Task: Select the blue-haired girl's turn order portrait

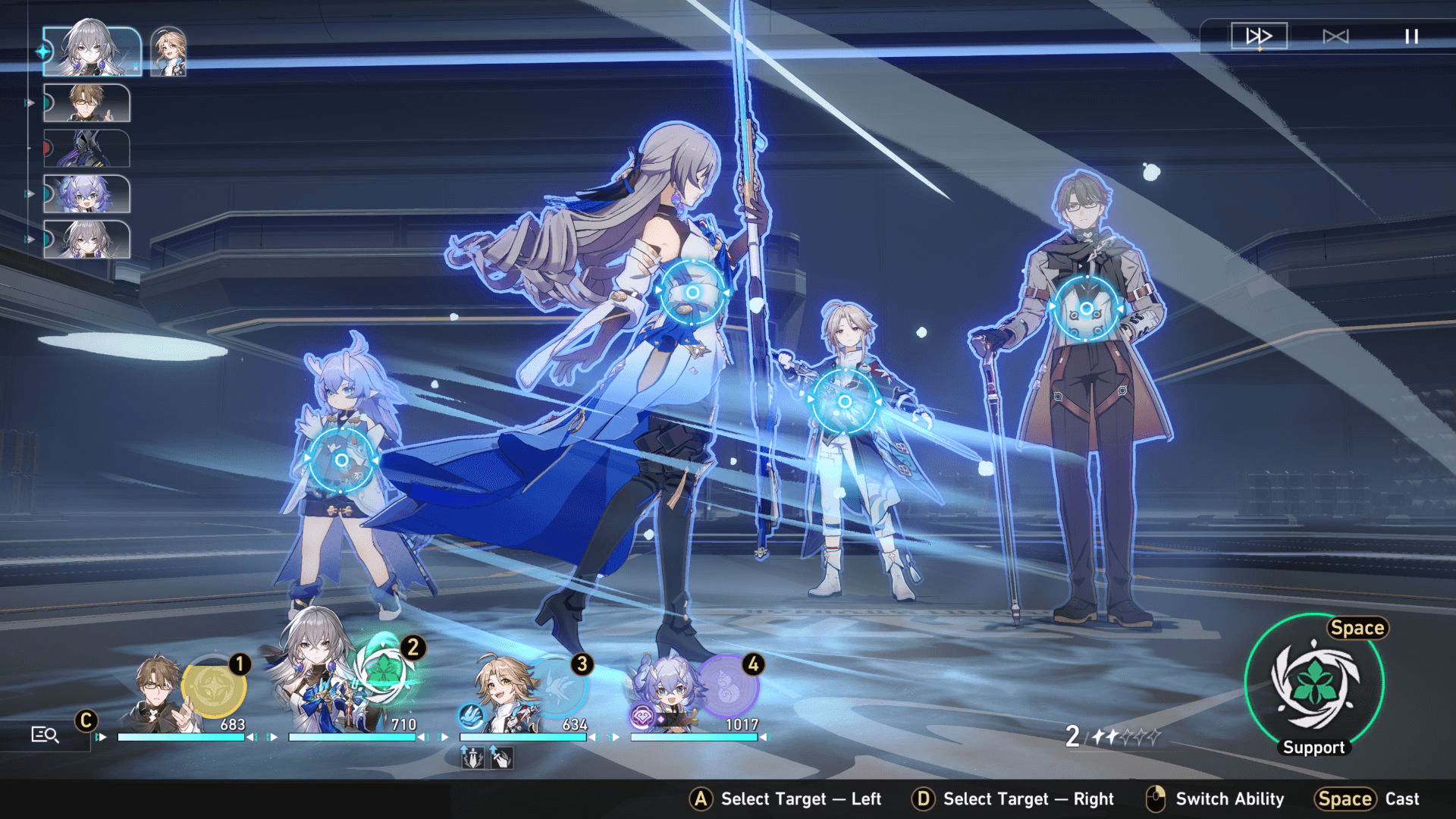Action: (86, 194)
